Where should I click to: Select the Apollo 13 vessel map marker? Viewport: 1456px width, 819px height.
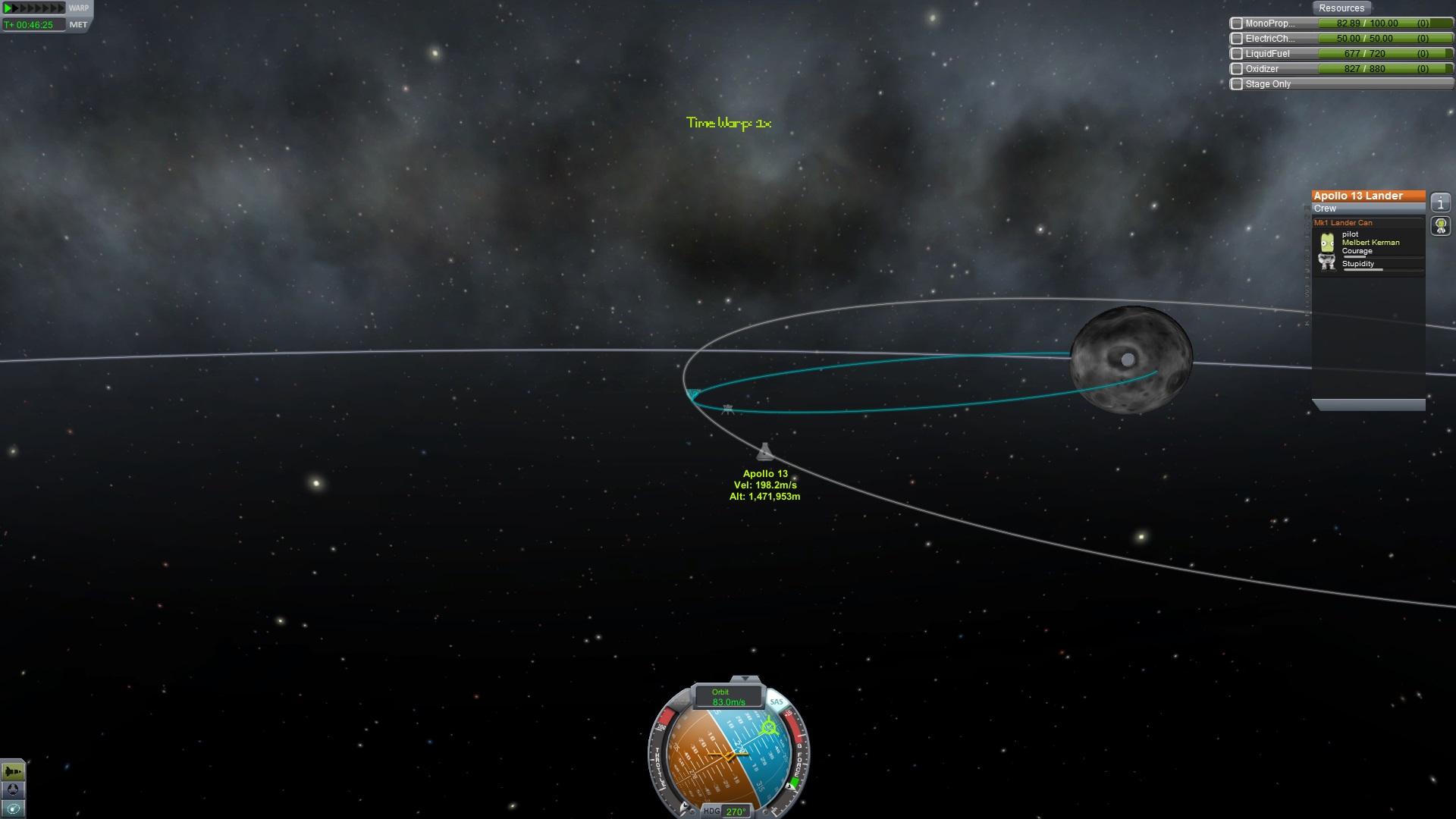click(764, 452)
